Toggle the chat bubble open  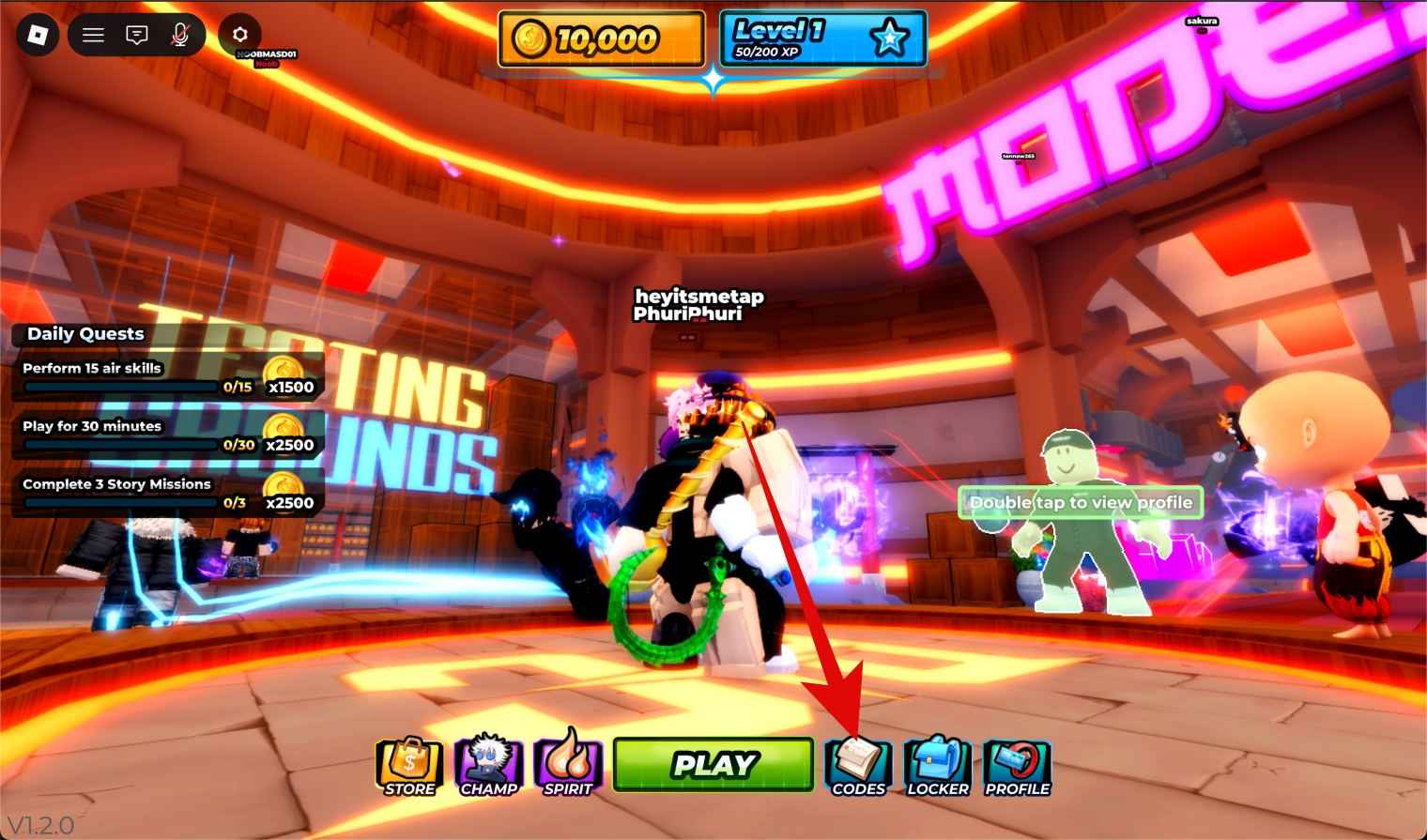pos(136,35)
